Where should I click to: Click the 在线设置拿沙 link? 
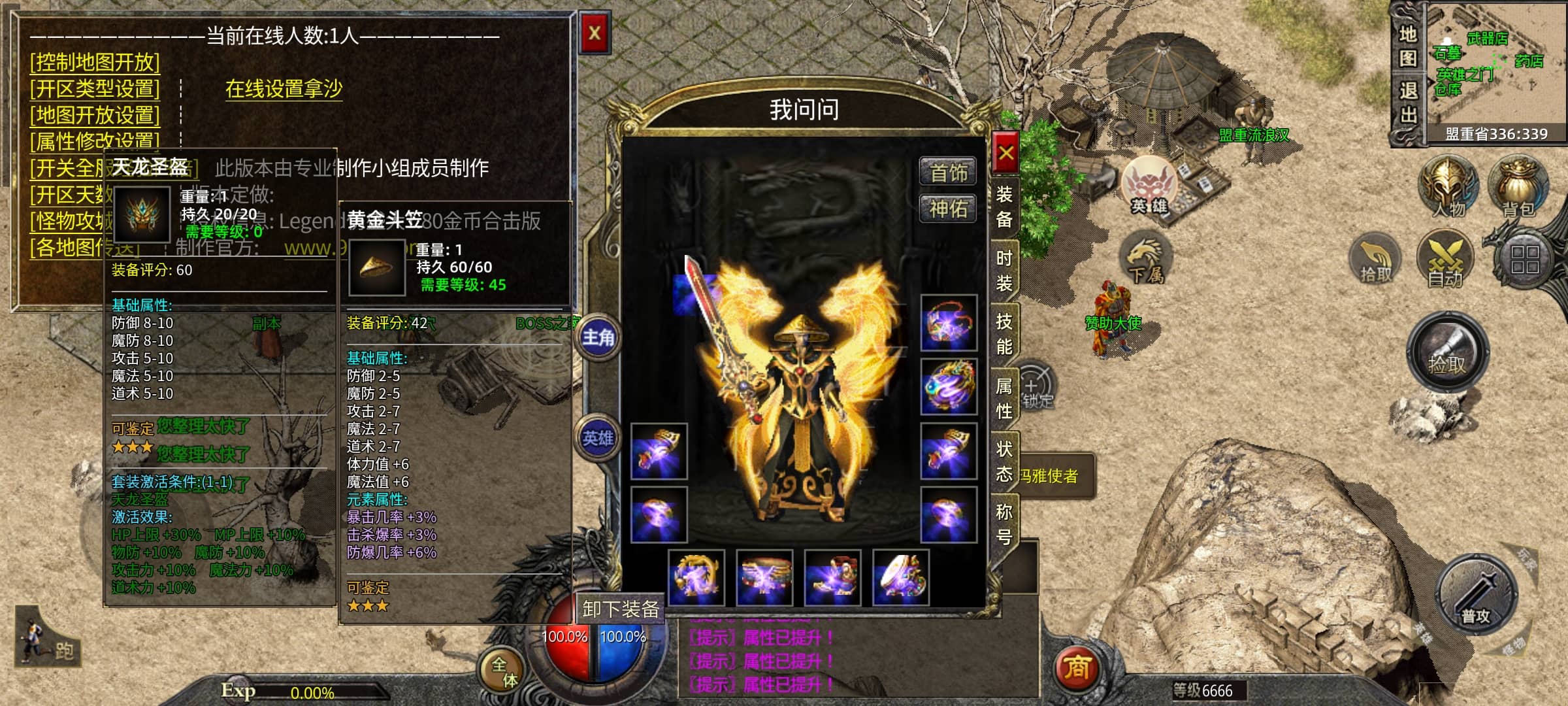coord(284,88)
